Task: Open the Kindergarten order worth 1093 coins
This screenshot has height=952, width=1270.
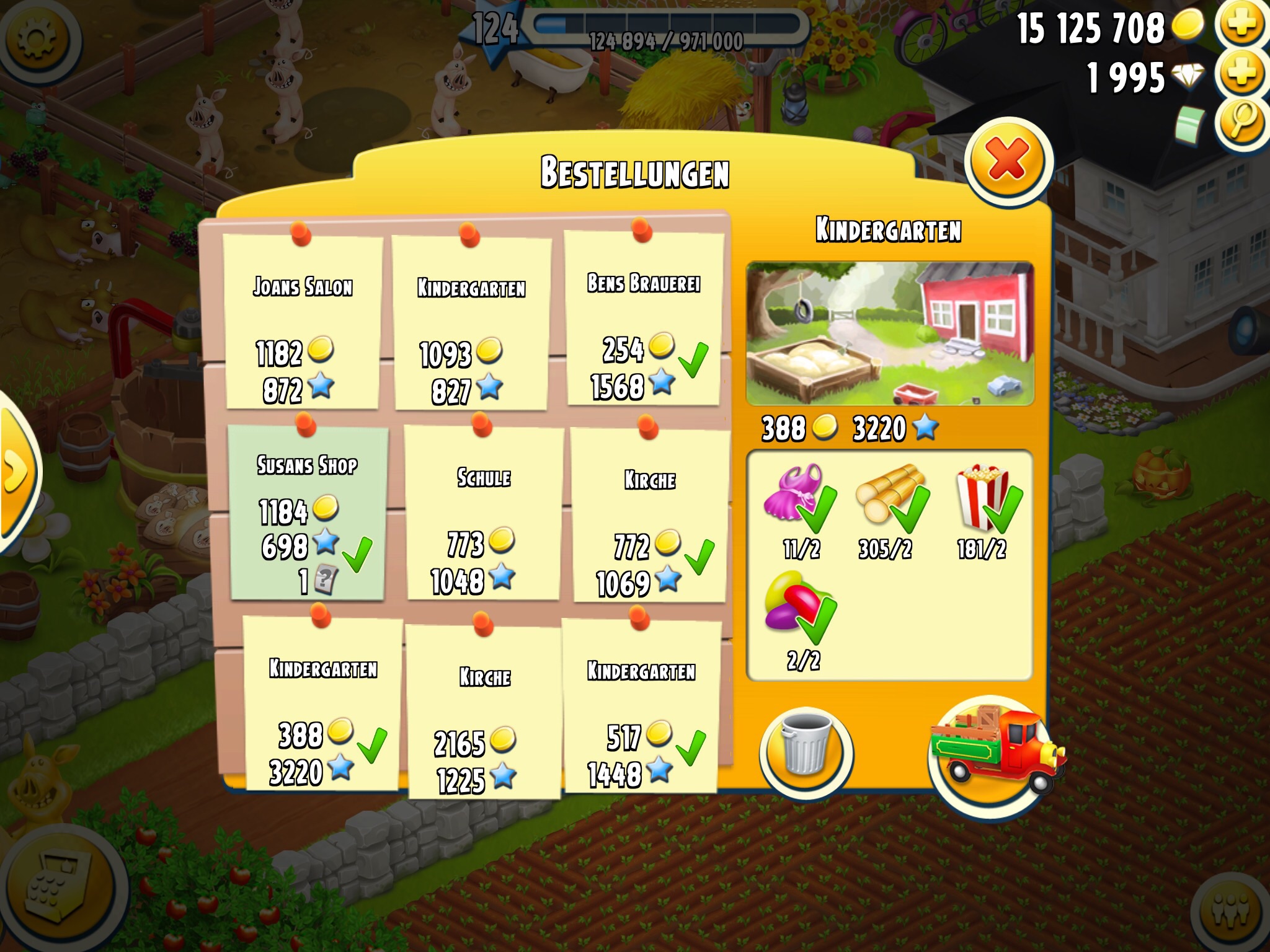Action: click(x=471, y=322)
